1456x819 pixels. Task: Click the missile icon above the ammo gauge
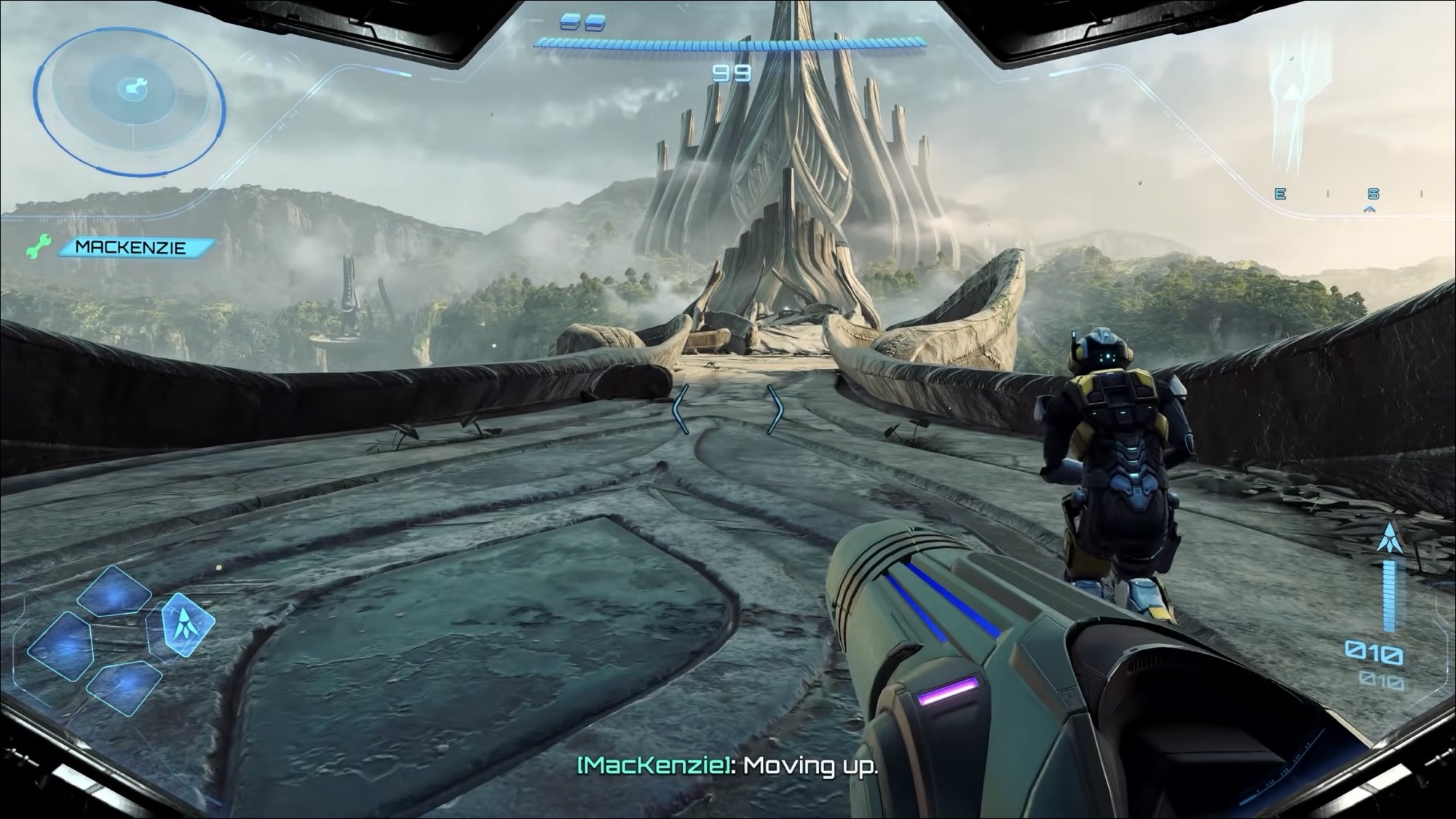pyautogui.click(x=1389, y=539)
